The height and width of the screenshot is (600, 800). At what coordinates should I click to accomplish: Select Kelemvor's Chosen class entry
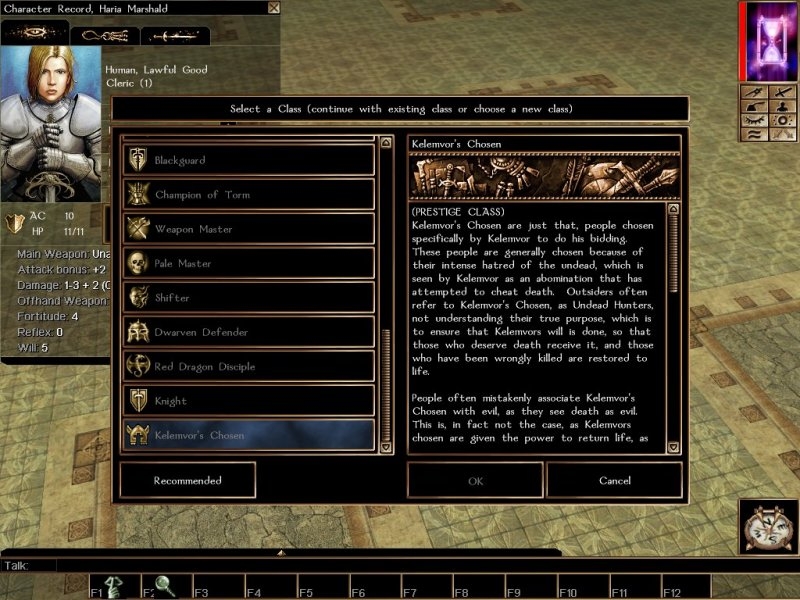tap(248, 435)
